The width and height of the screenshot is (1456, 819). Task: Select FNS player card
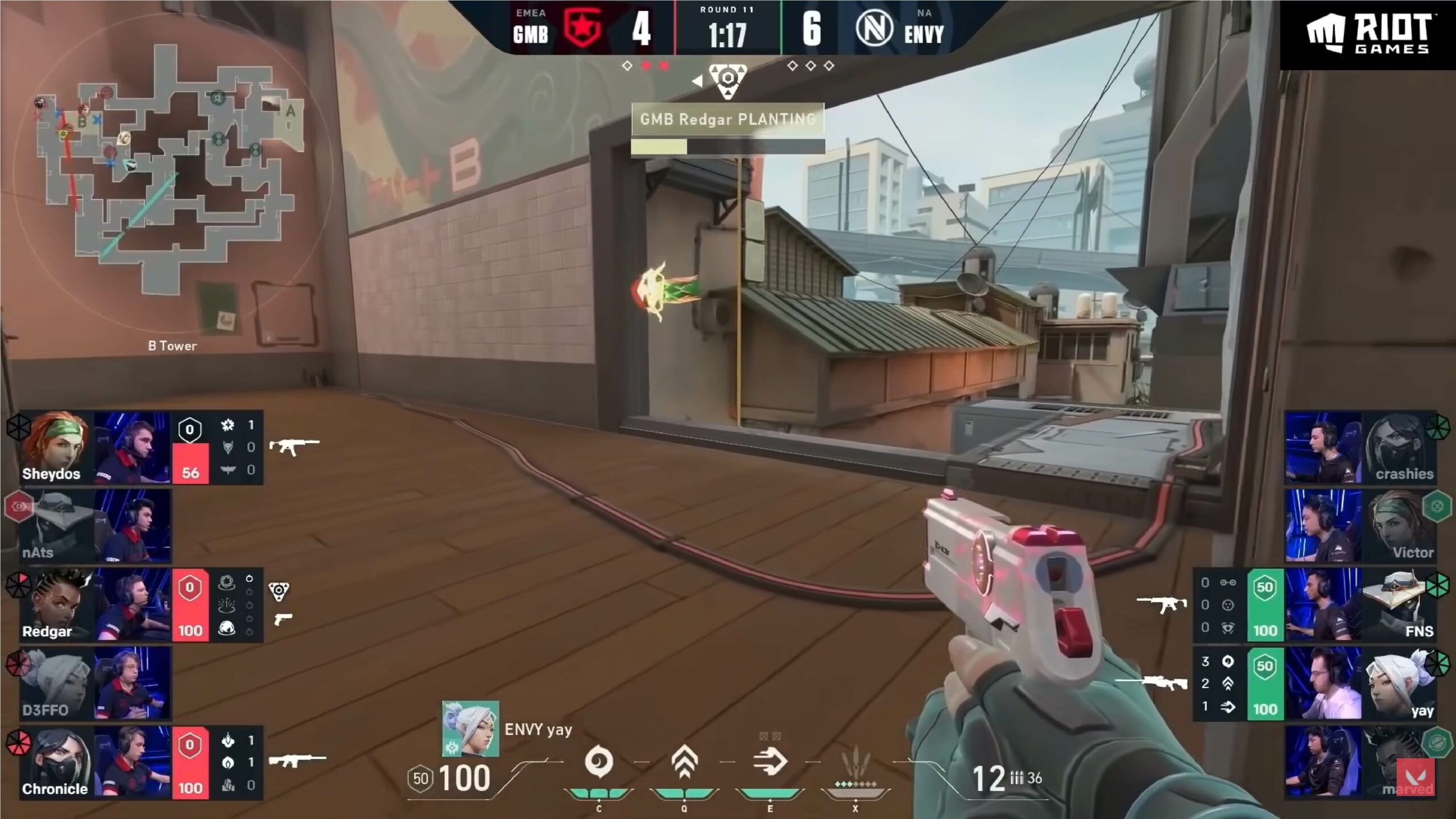(1360, 605)
